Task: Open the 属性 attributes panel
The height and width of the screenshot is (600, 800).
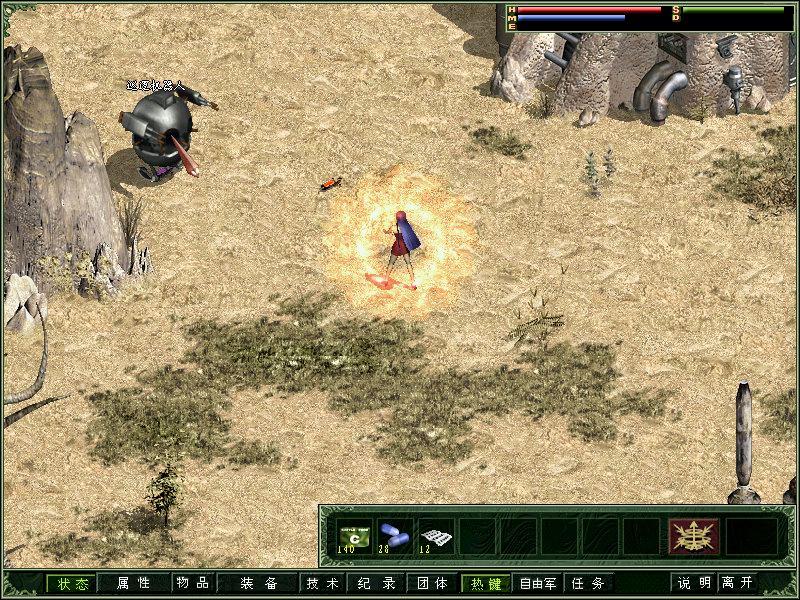Action: (133, 584)
